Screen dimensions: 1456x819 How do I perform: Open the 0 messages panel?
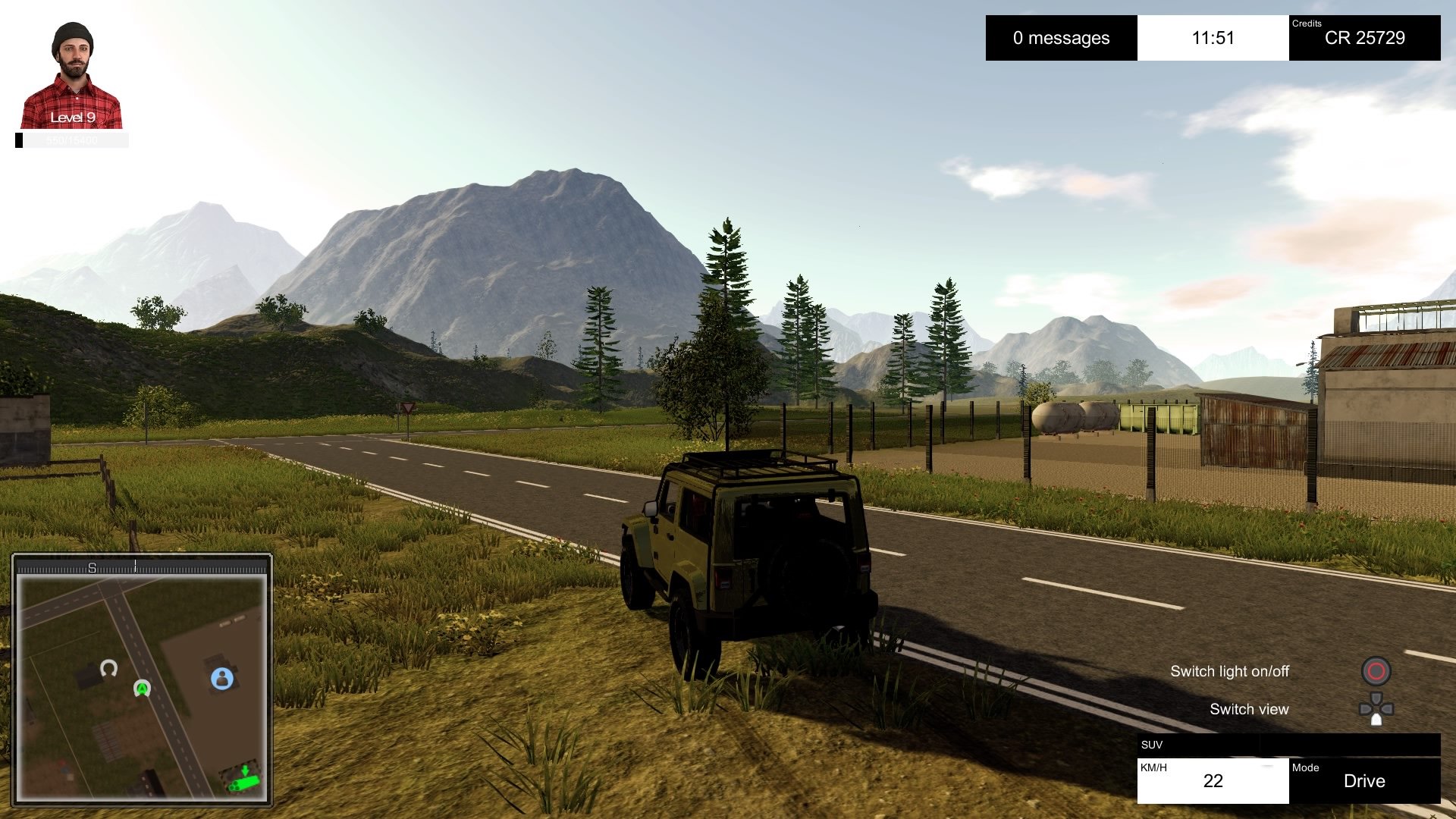1061,38
